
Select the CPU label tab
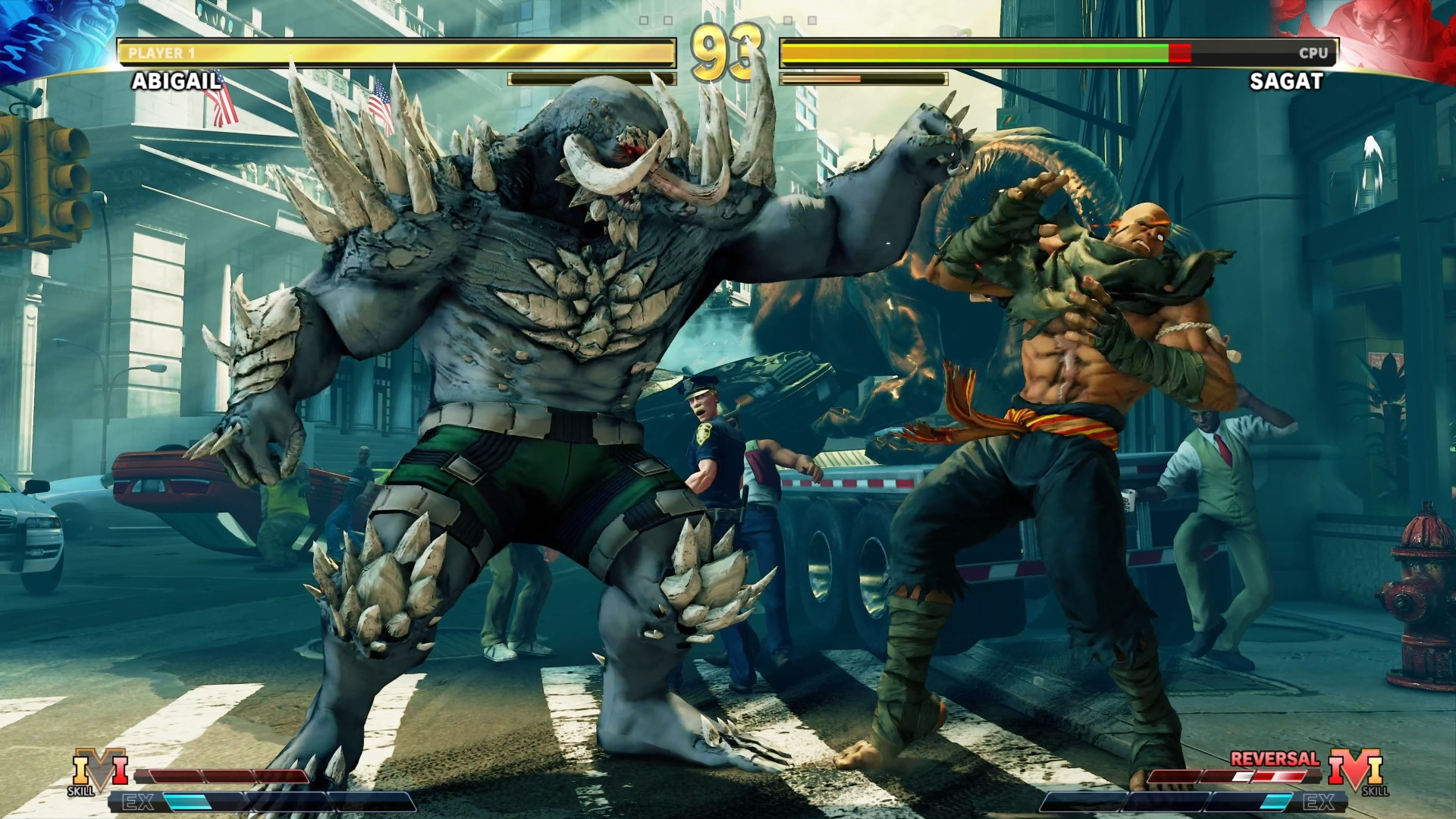point(1314,54)
